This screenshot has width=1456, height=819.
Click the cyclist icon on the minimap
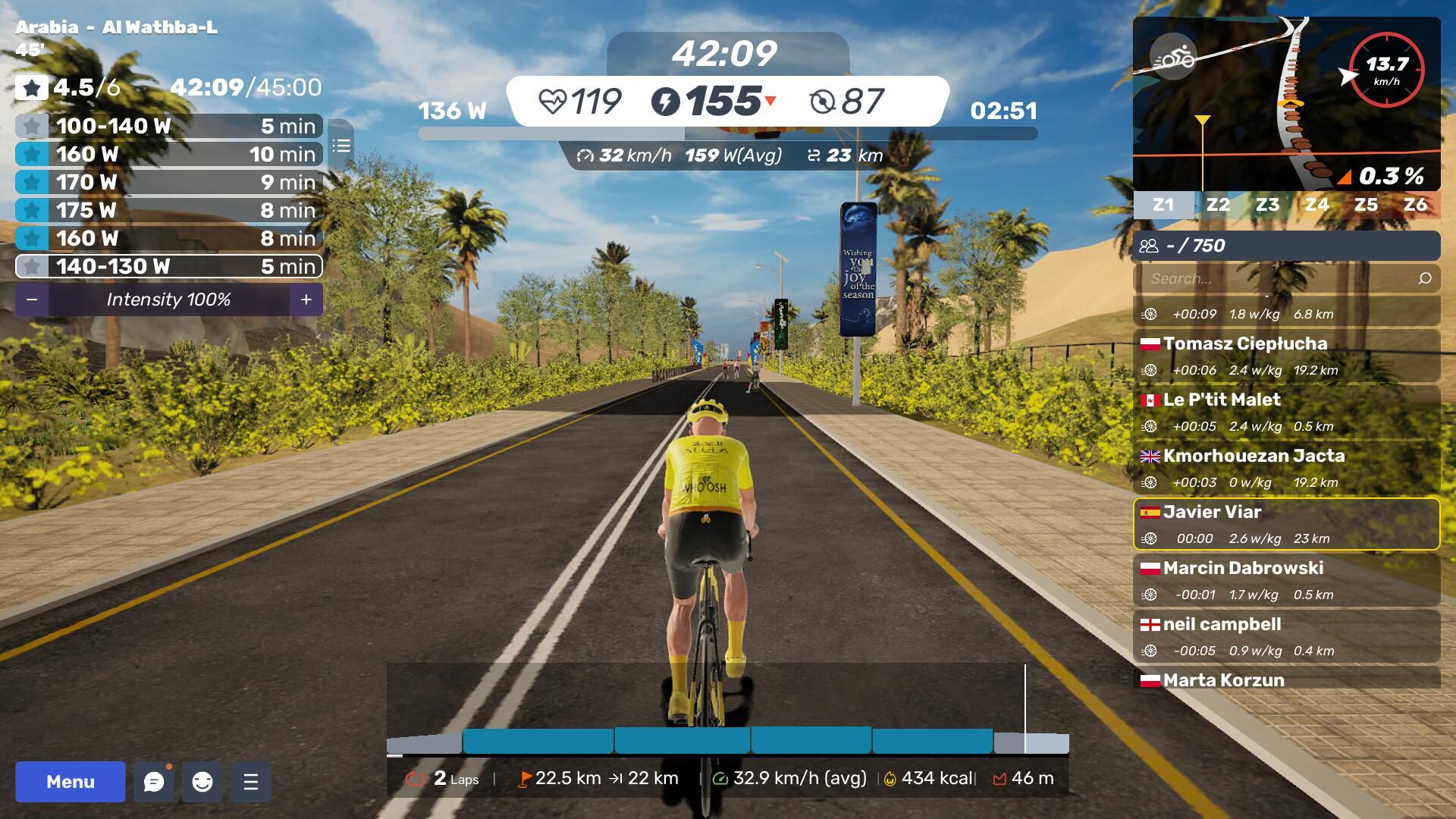(1173, 57)
